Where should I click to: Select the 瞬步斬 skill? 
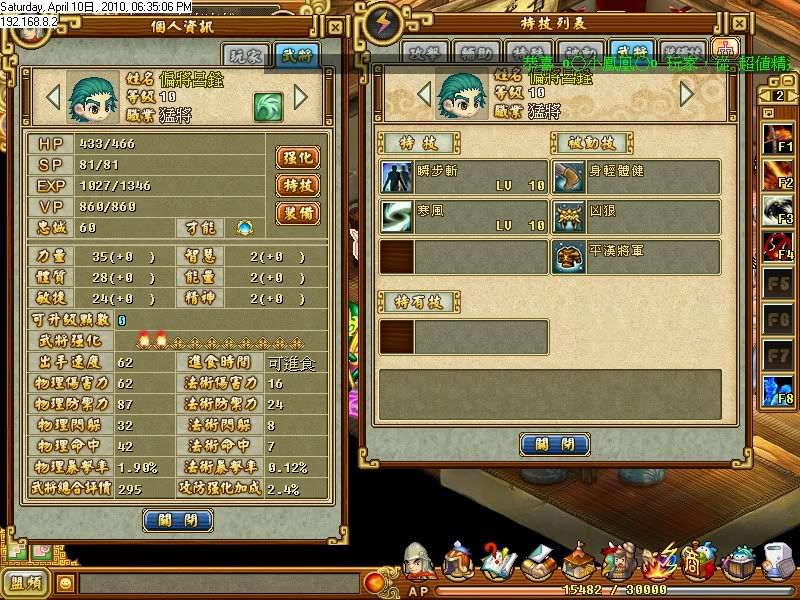[464, 177]
